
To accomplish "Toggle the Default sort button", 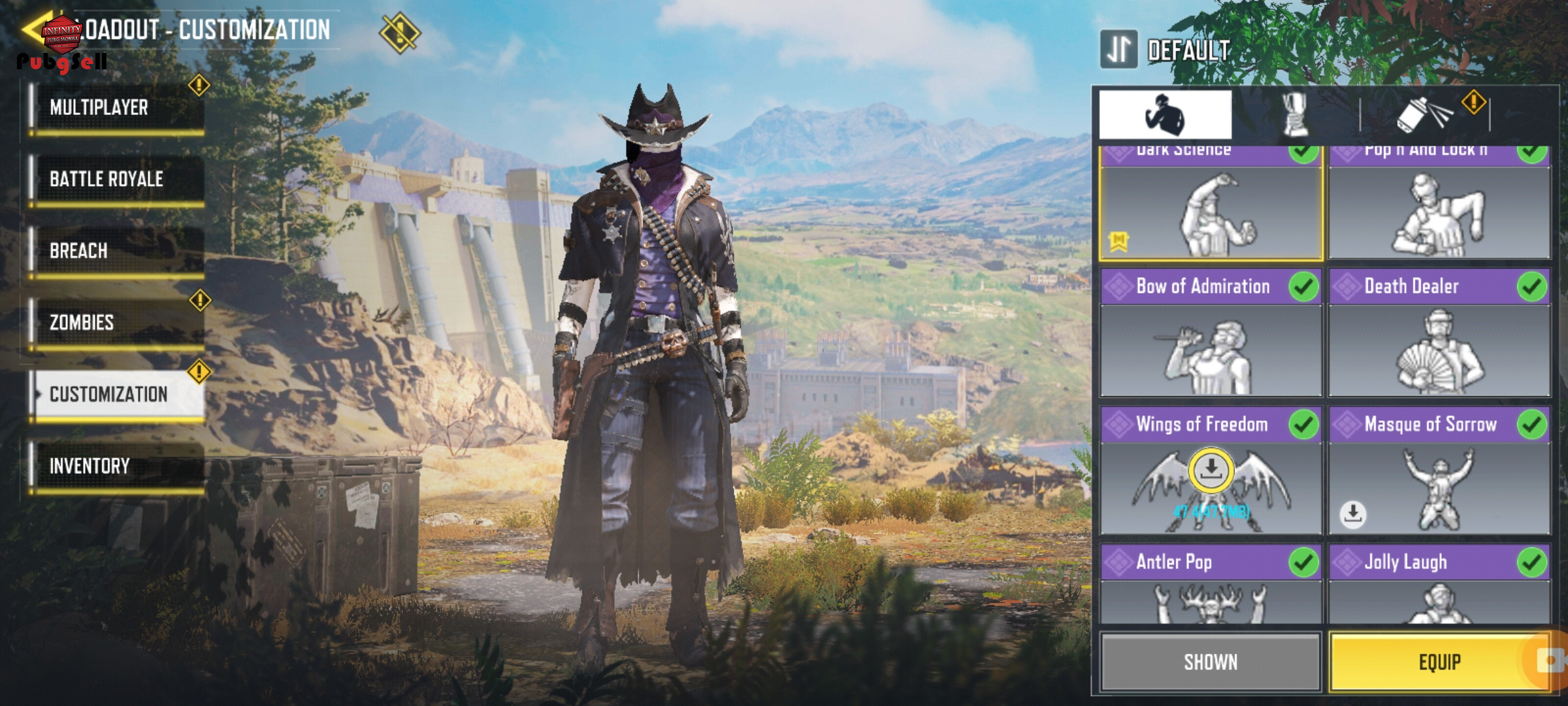I will coord(1119,50).
